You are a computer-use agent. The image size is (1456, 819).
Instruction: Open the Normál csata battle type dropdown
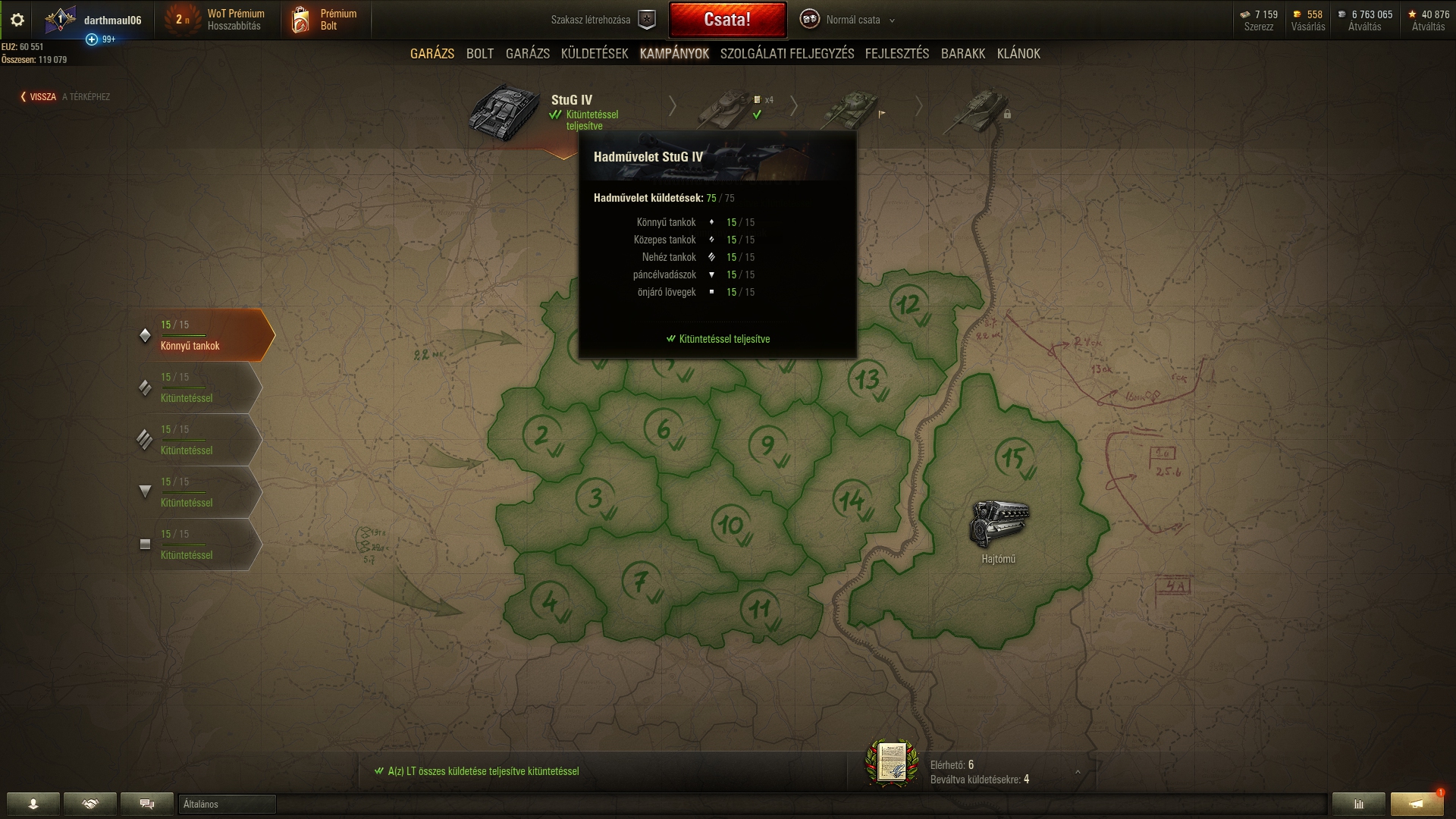853,20
